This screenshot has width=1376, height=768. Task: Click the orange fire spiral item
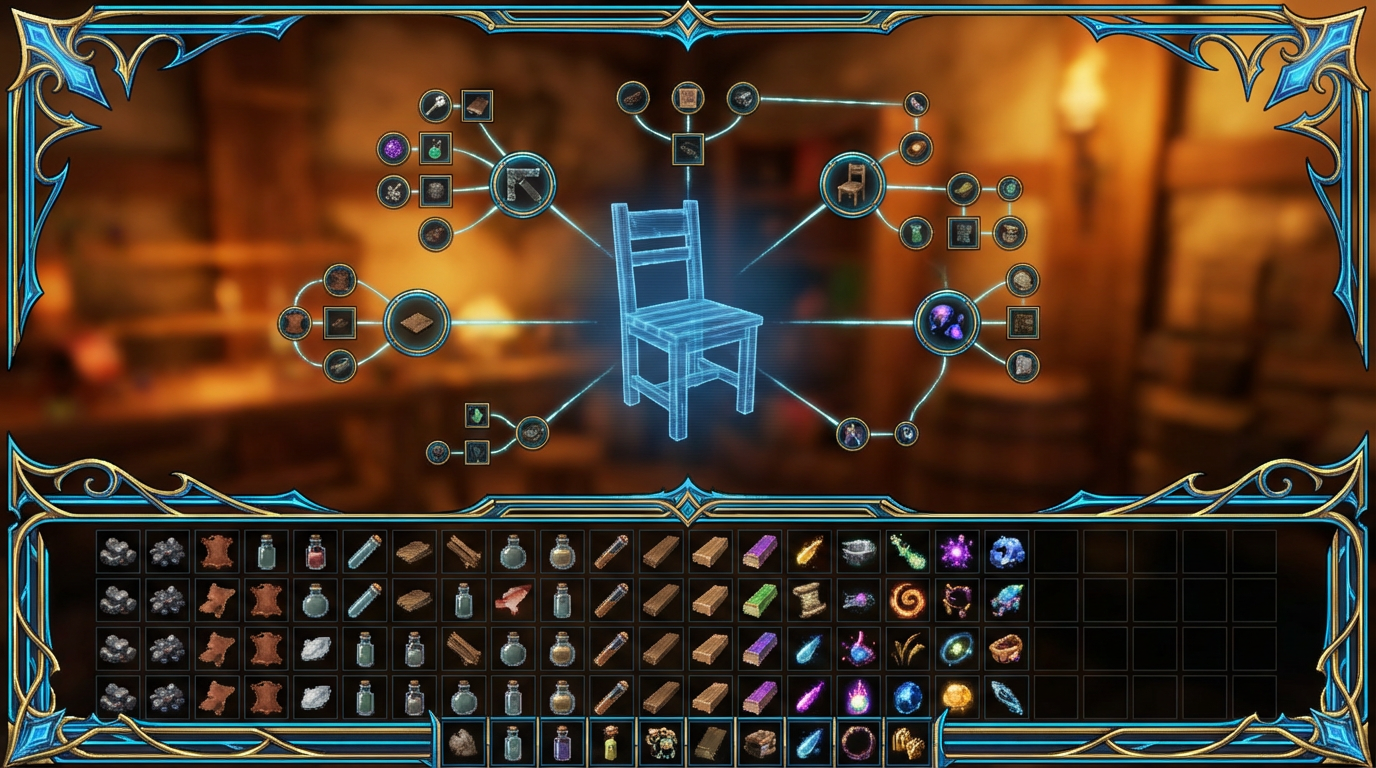907,600
